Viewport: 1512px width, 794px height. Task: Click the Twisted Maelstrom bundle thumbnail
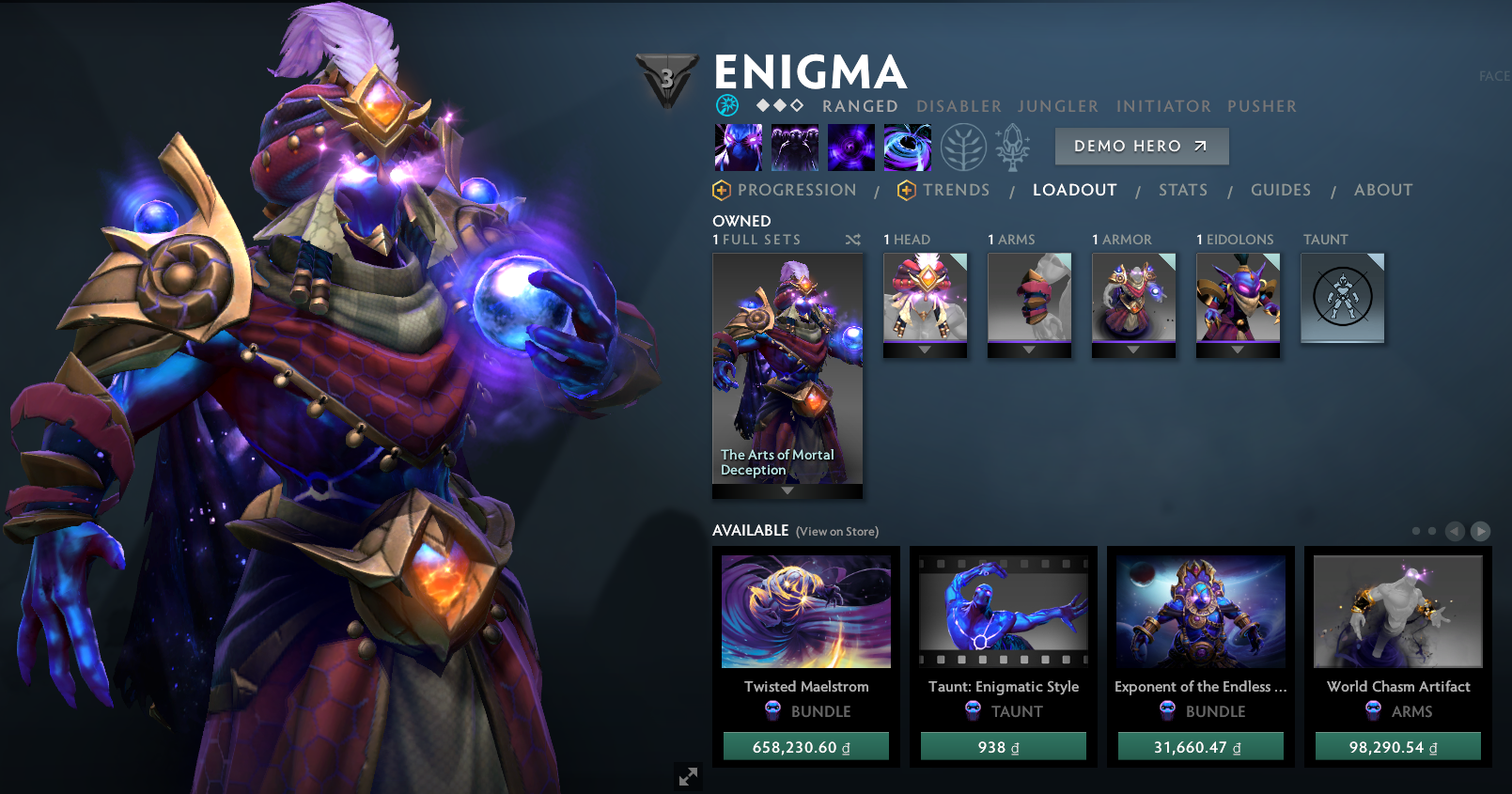(x=805, y=611)
